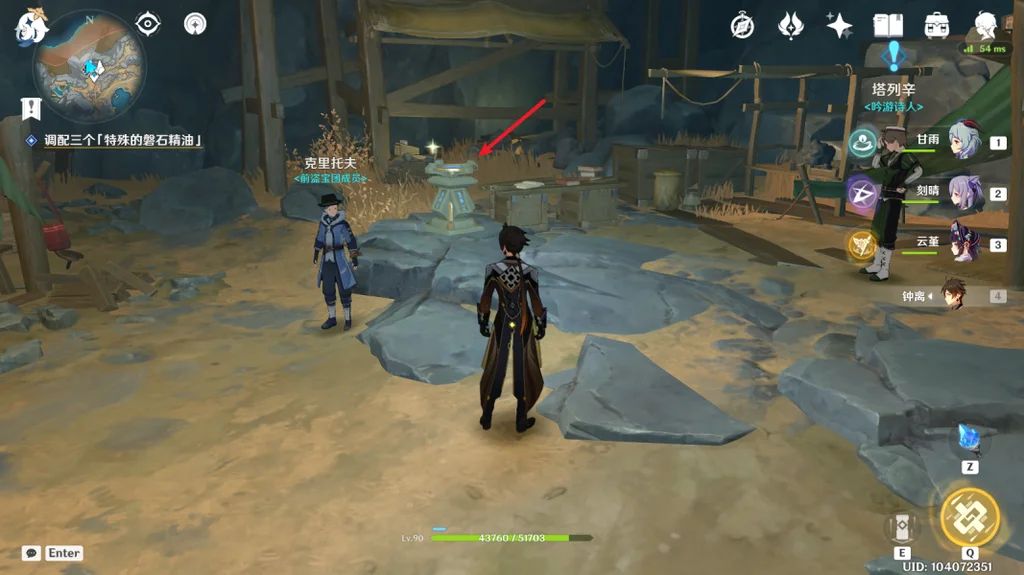Open the character profile head icon

pyautogui.click(x=986, y=25)
